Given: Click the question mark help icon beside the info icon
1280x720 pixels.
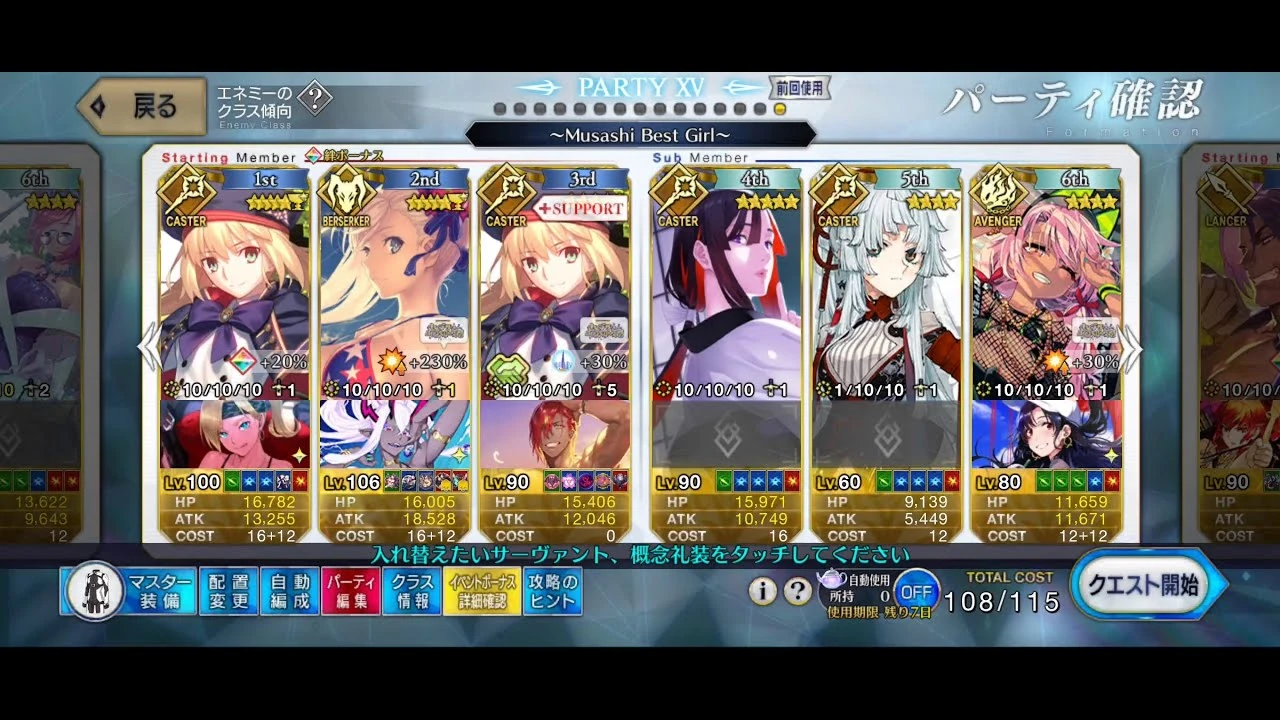Looking at the screenshot, I should (x=798, y=590).
